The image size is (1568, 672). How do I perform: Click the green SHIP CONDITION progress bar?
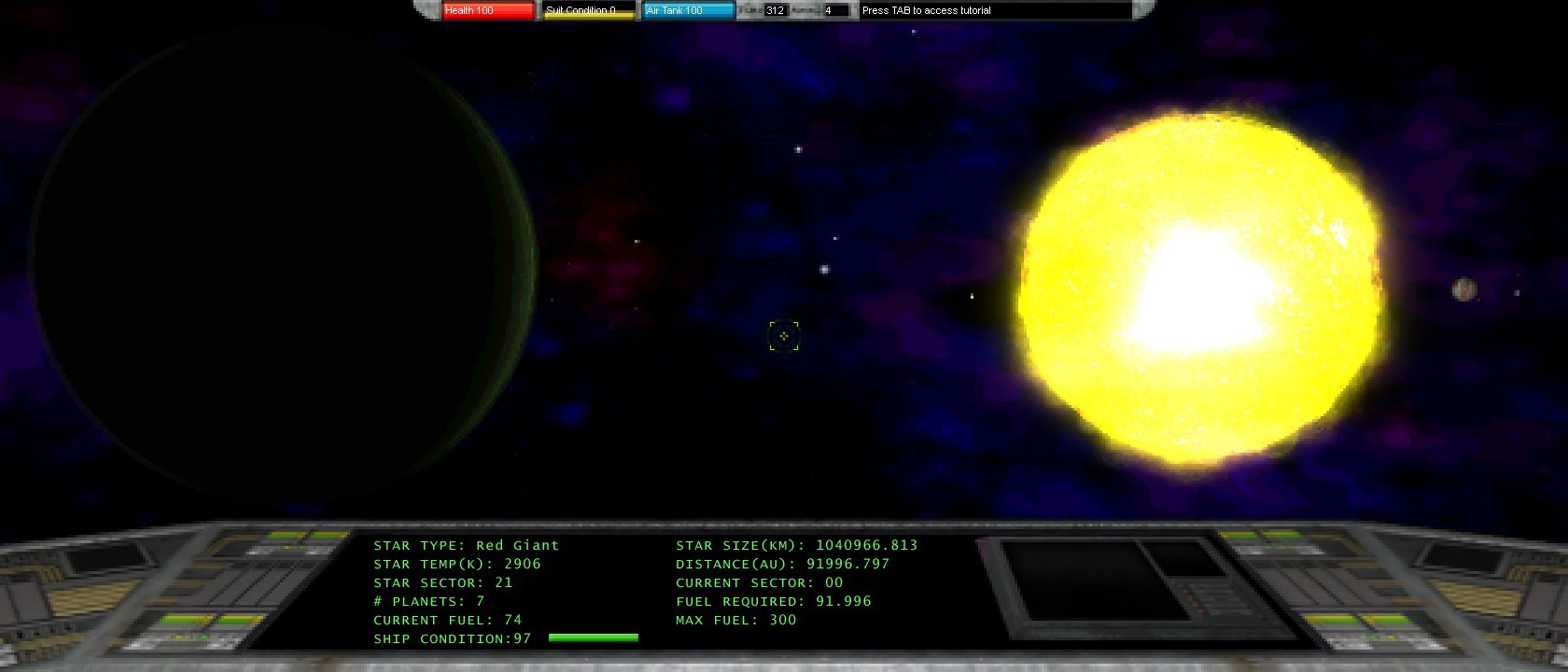tap(593, 637)
